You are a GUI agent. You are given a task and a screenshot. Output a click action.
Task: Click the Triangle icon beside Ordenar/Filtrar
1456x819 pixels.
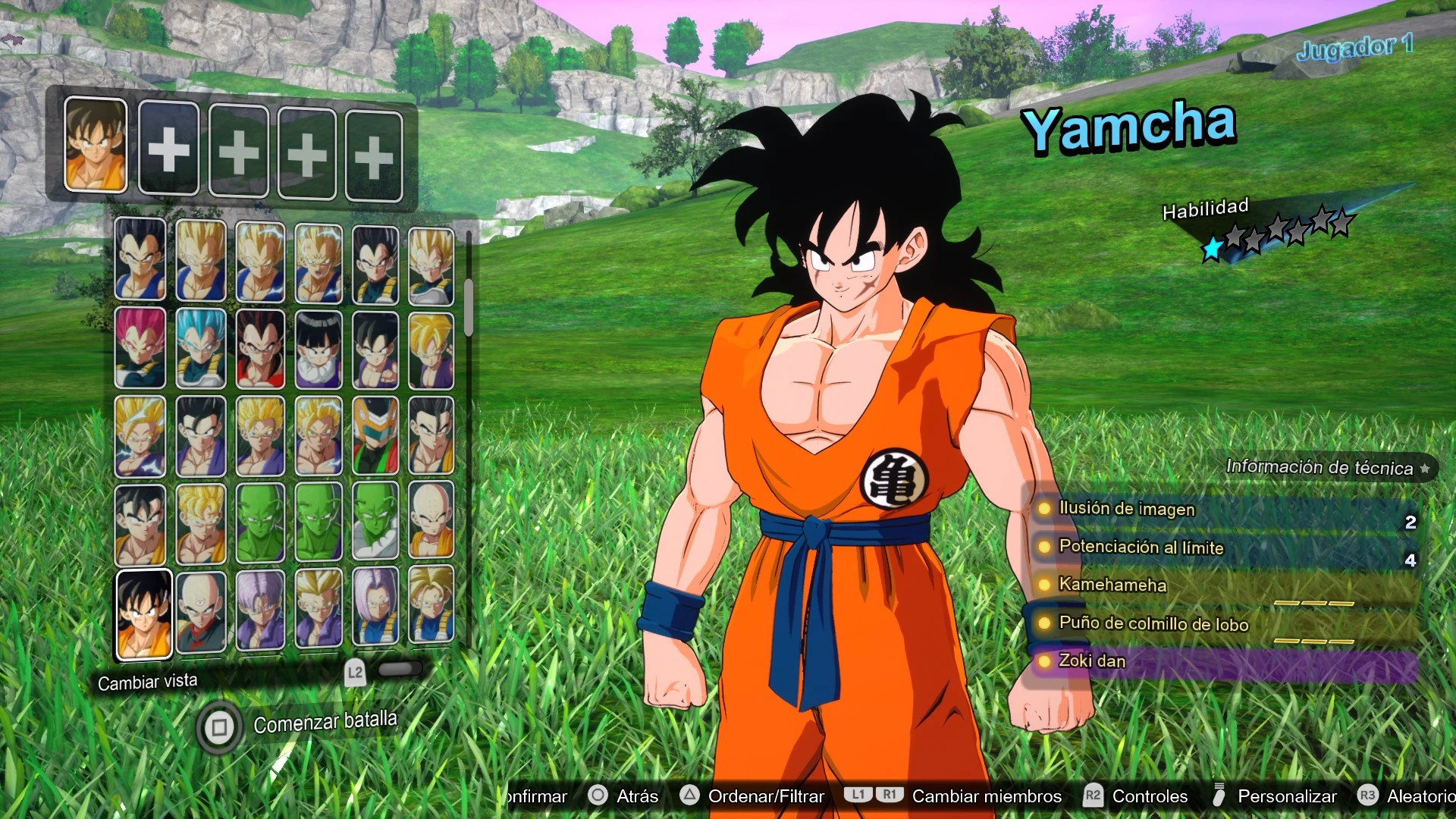pos(689,796)
